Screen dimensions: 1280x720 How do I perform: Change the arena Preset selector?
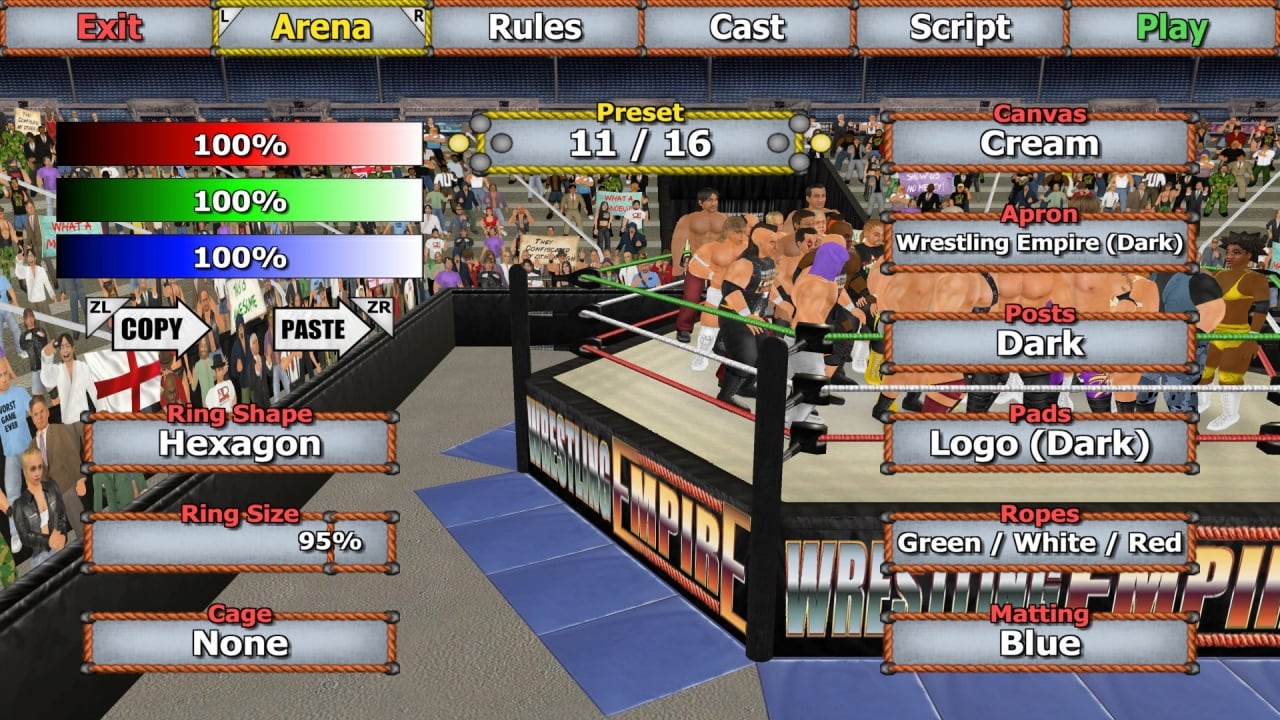[640, 143]
